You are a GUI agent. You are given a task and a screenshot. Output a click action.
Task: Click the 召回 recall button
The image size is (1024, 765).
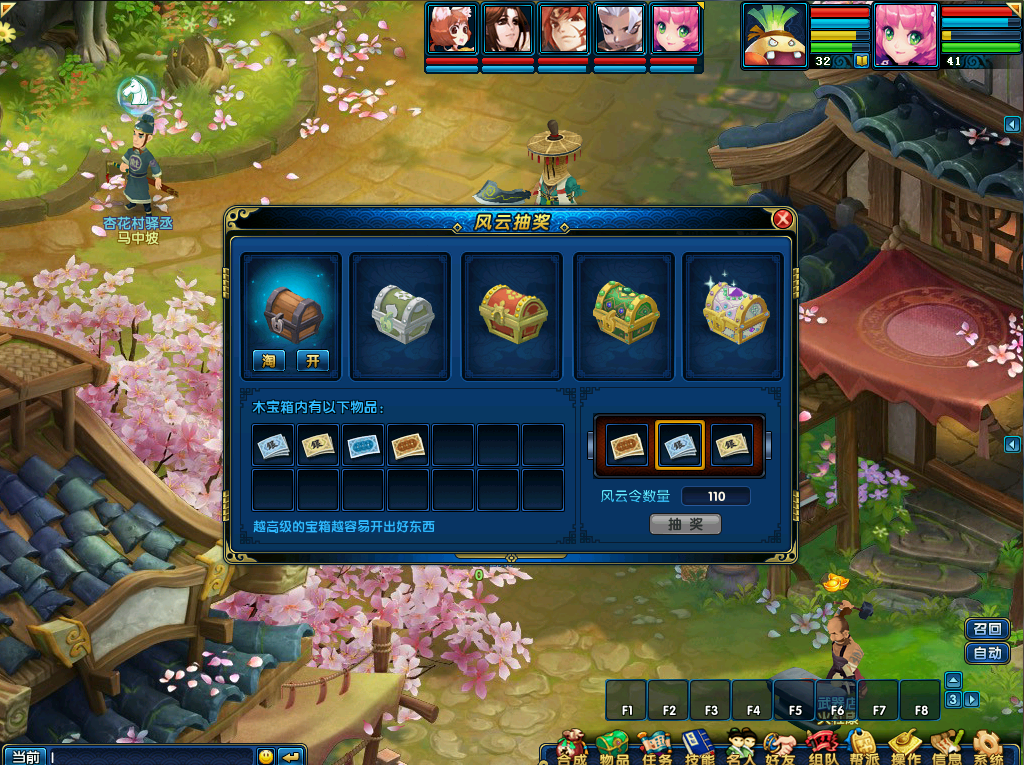[x=986, y=629]
